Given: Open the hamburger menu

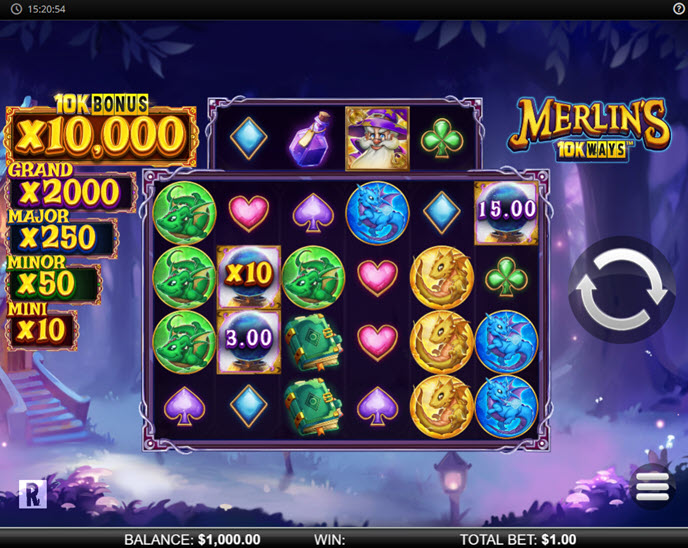Looking at the screenshot, I should [651, 486].
